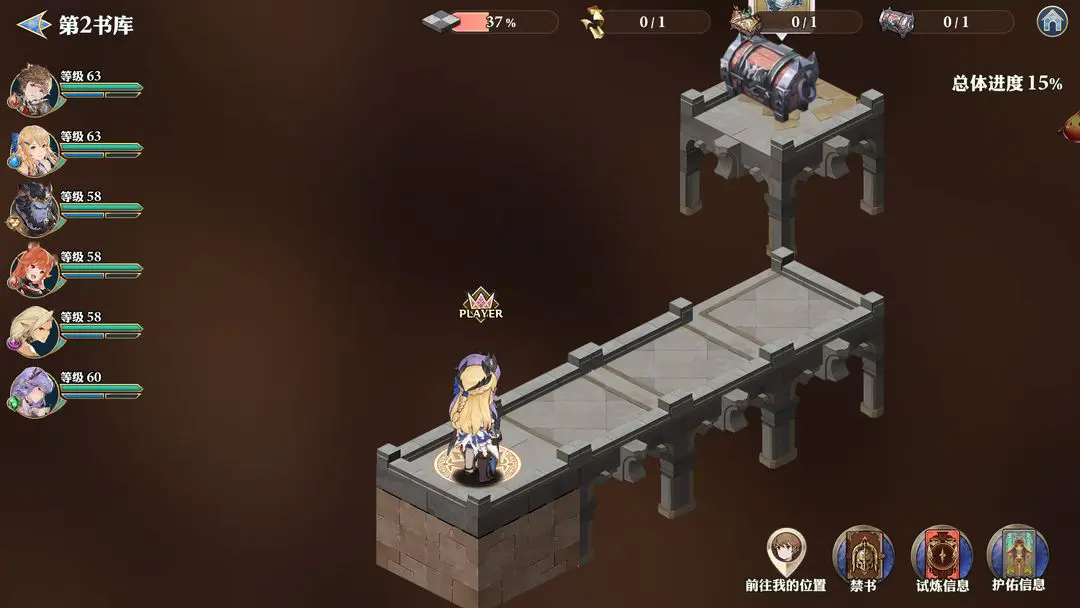The width and height of the screenshot is (1080, 608).
Task: Tap 前往我的位置 to center on player
Action: point(786,552)
